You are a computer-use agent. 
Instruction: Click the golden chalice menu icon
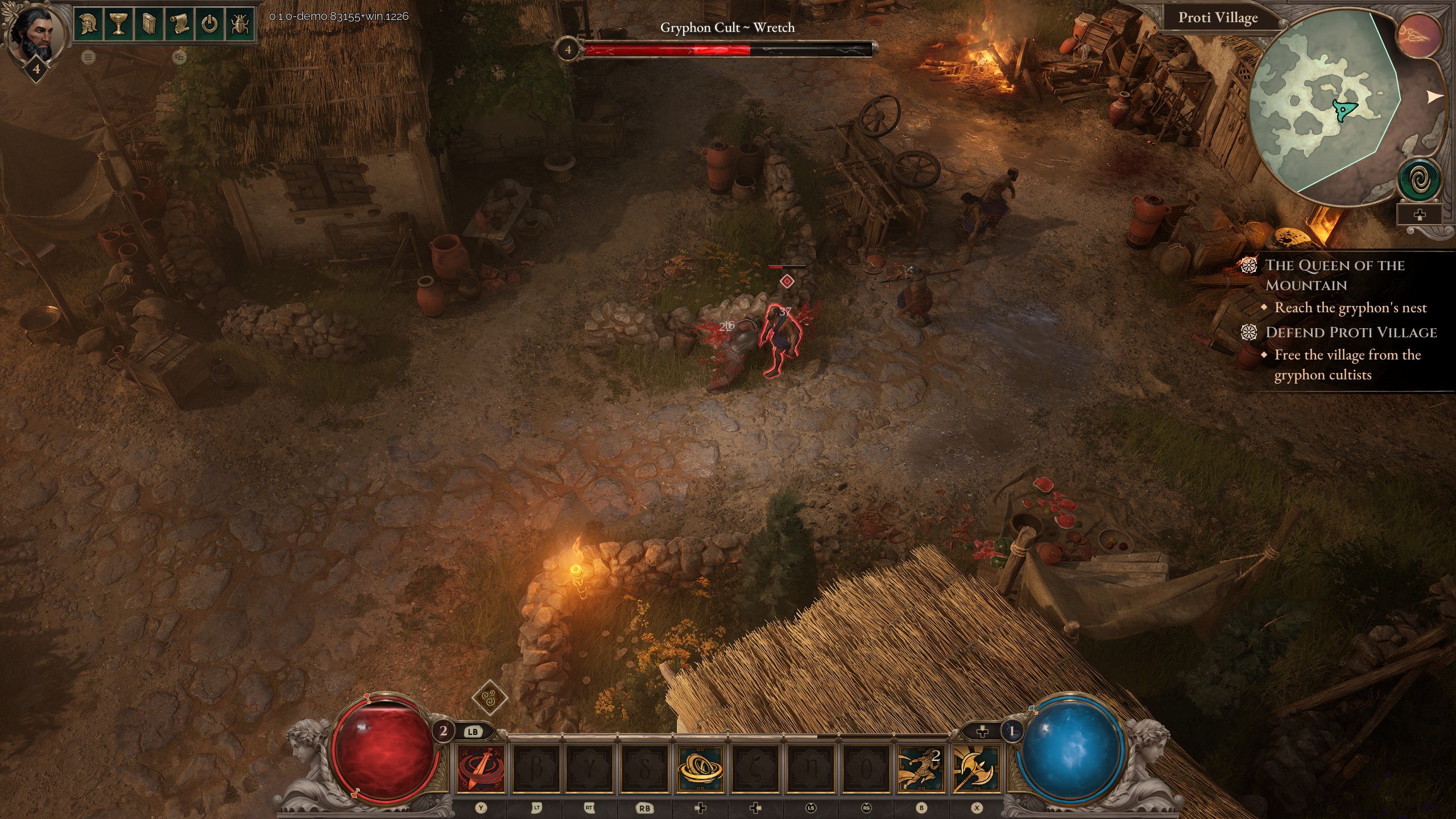118,24
